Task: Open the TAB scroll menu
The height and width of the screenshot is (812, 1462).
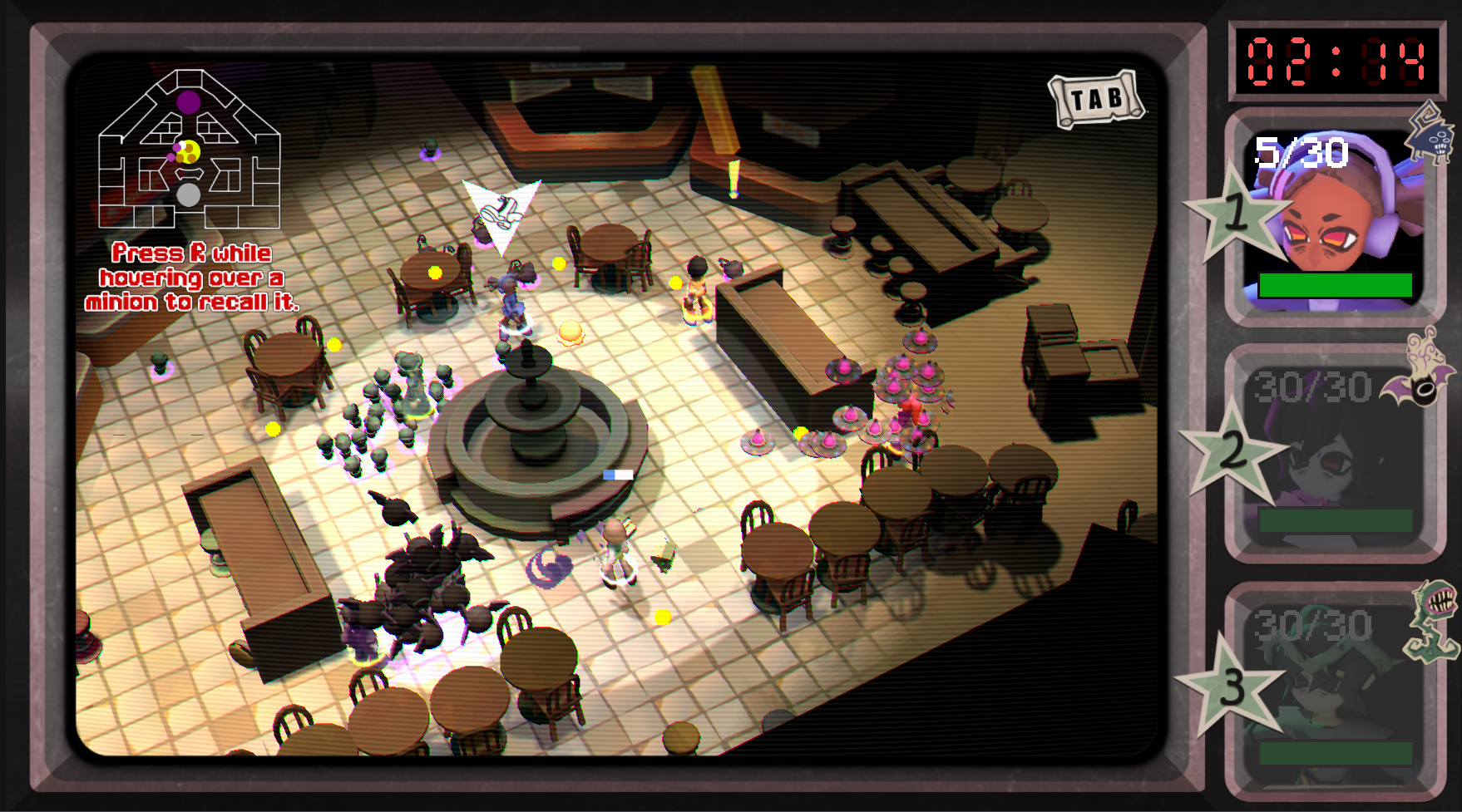Action: (x=1096, y=100)
